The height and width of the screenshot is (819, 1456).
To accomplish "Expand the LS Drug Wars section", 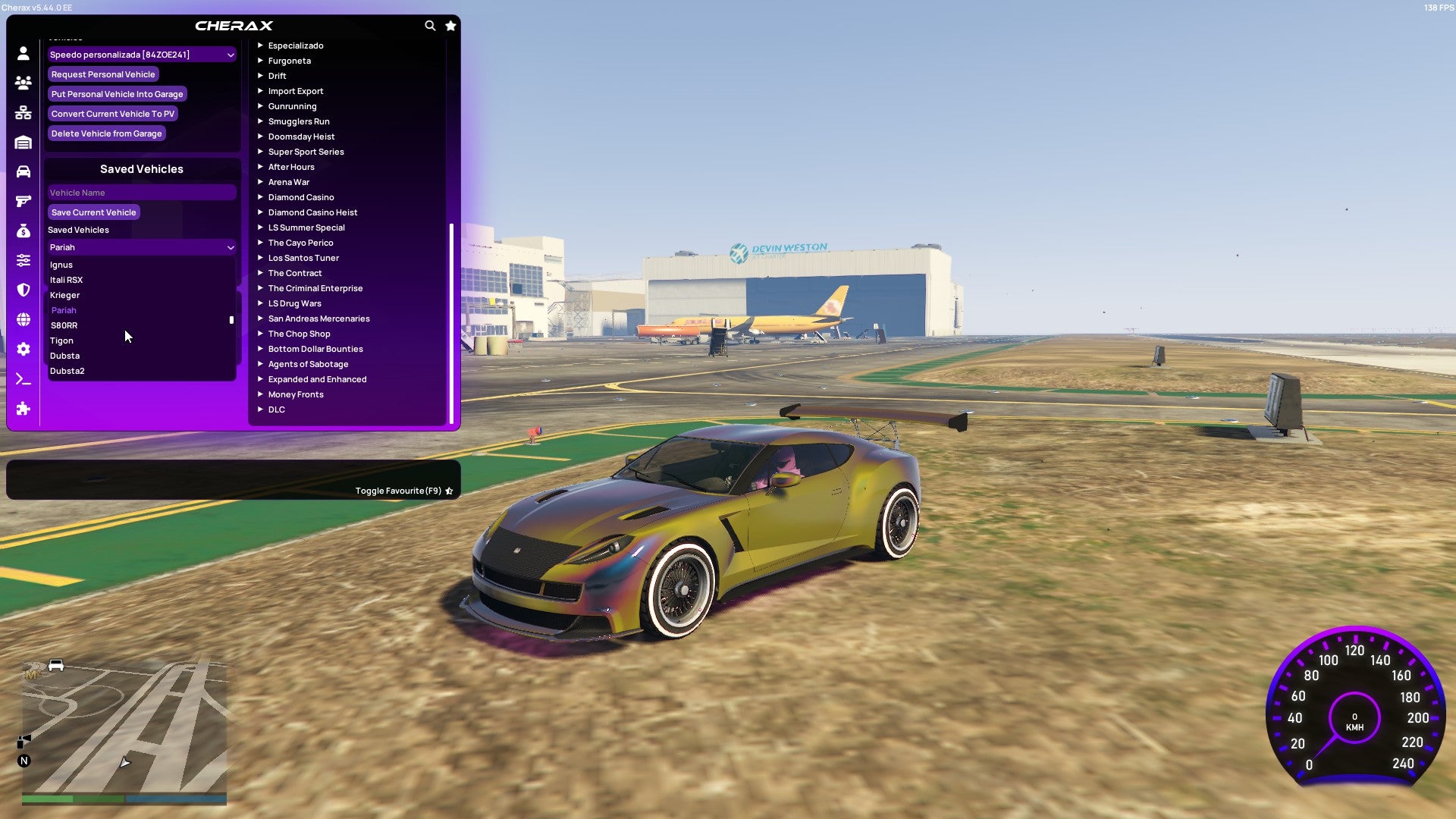I will (293, 303).
